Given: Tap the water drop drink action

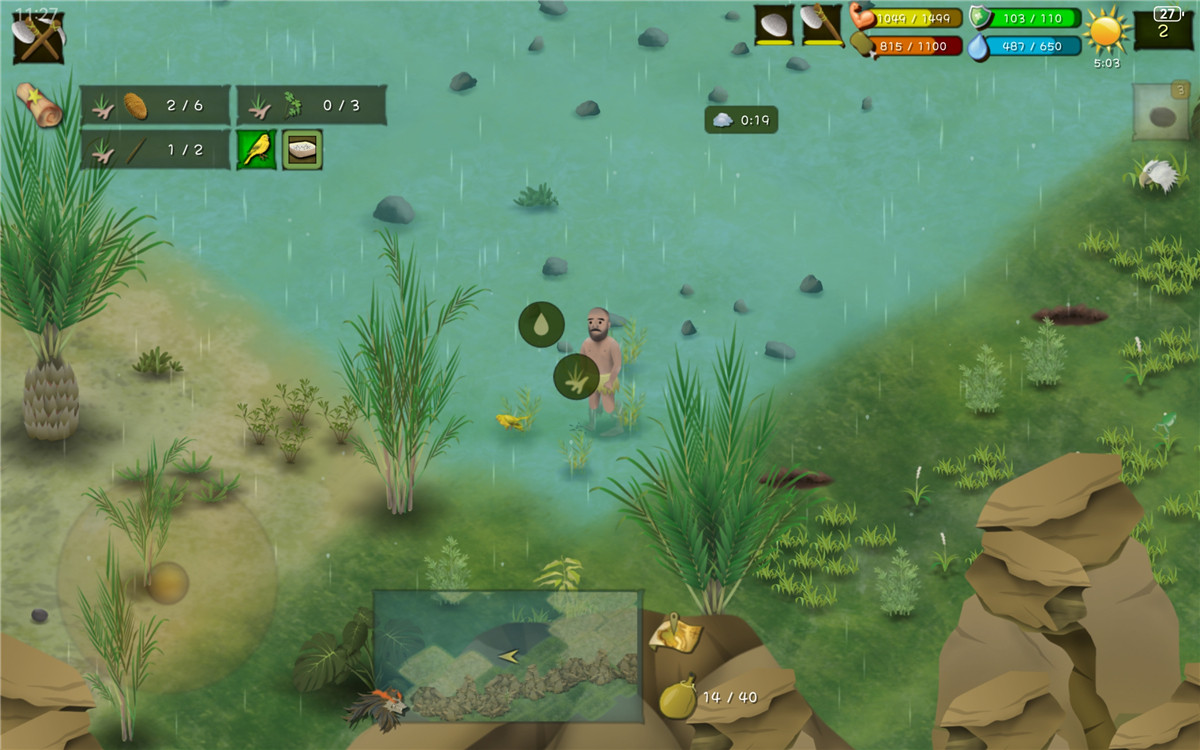Looking at the screenshot, I should click(541, 325).
